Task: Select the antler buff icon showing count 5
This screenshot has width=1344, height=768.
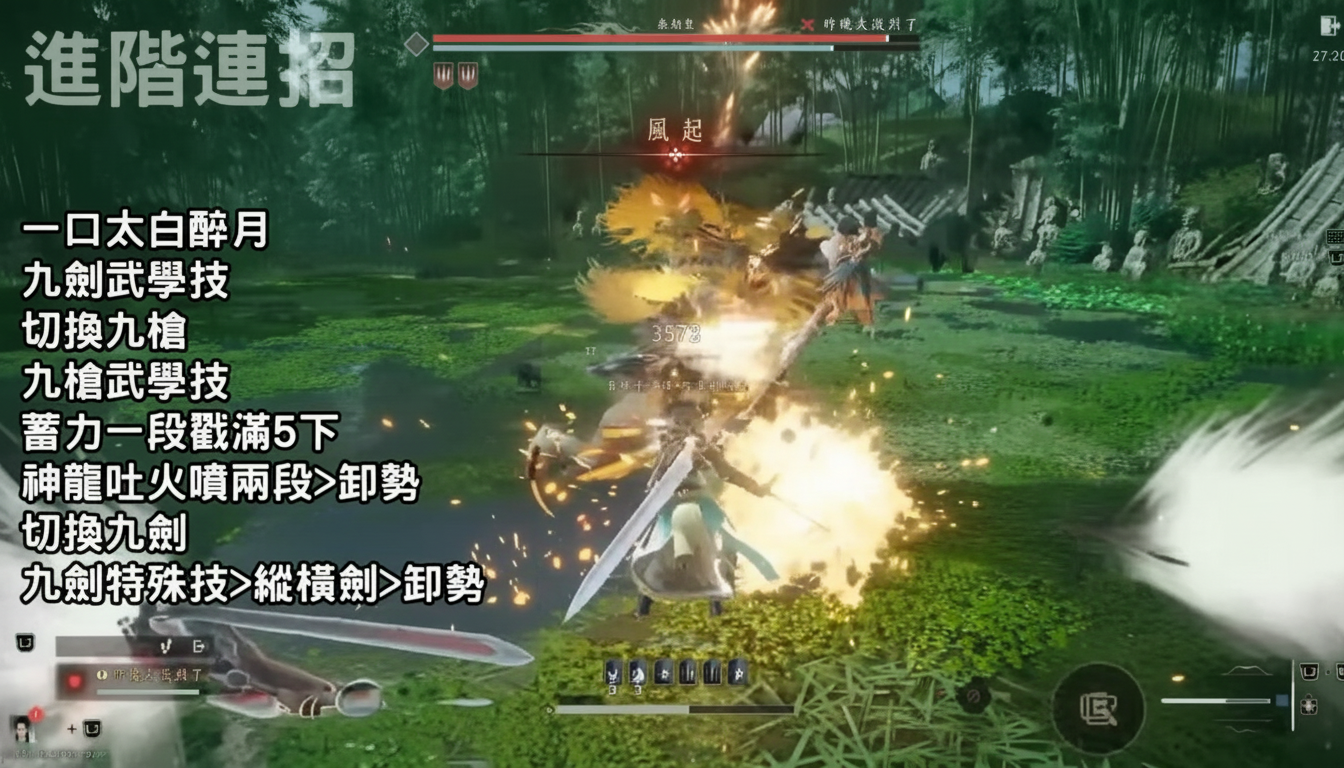Action: [612, 673]
